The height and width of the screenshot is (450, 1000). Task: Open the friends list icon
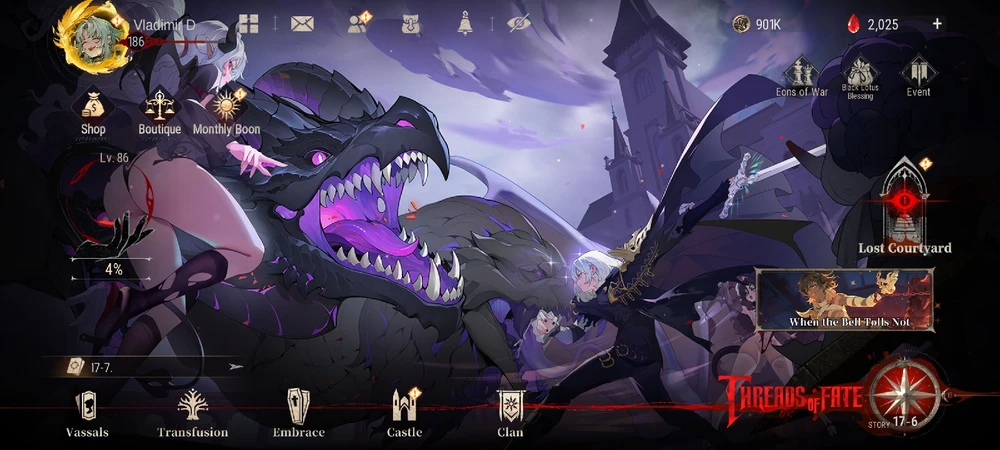357,25
